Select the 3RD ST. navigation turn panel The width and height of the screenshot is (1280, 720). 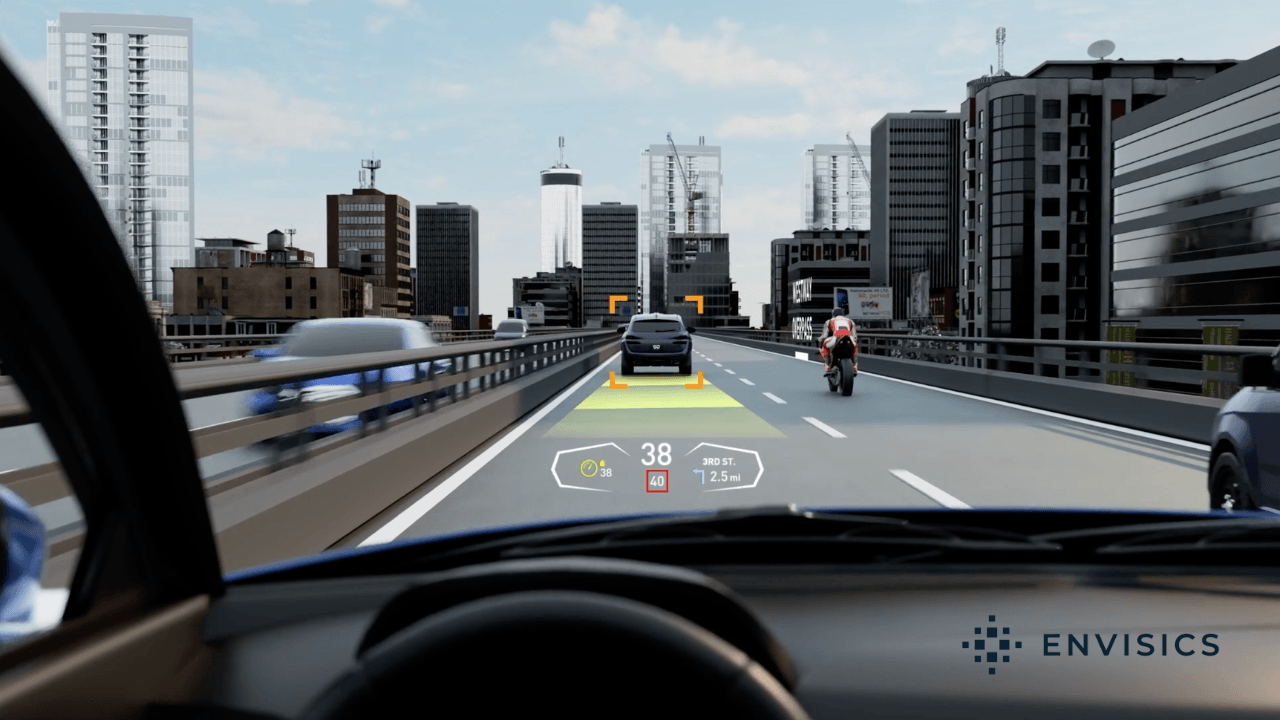point(724,467)
